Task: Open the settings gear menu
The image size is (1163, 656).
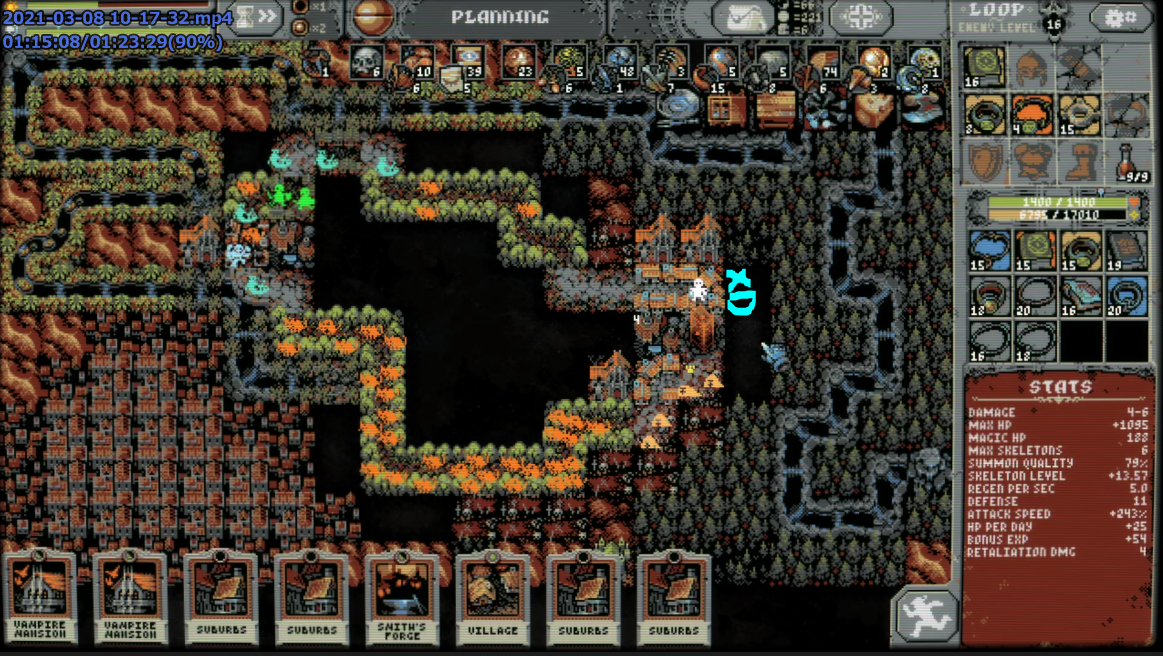Action: (x=1120, y=17)
